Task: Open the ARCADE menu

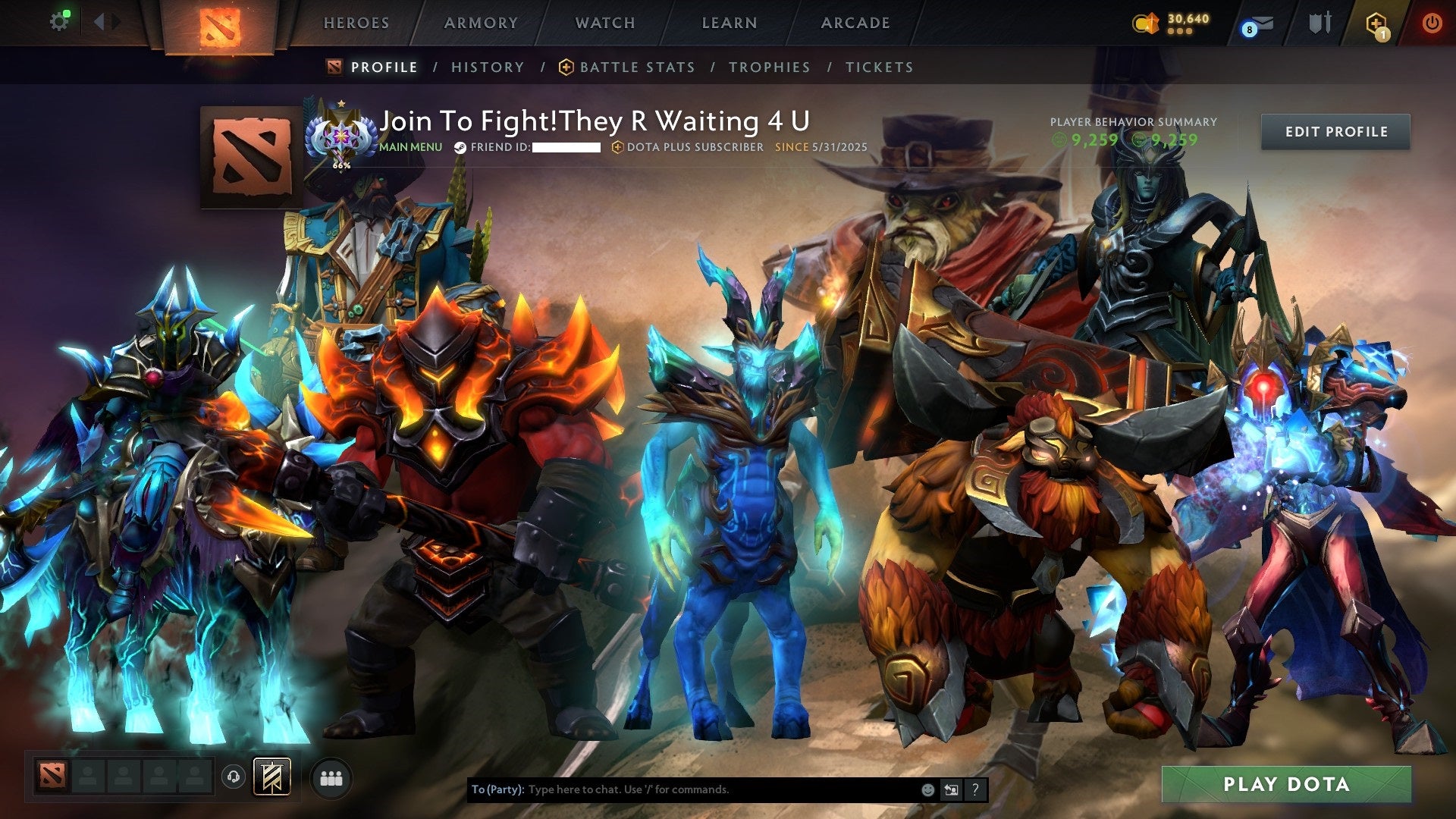Action: 855,23
